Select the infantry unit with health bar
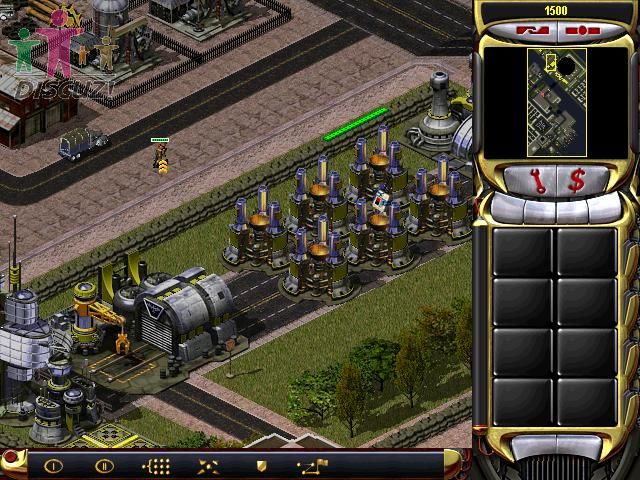The width and height of the screenshot is (640, 480). 159,157
